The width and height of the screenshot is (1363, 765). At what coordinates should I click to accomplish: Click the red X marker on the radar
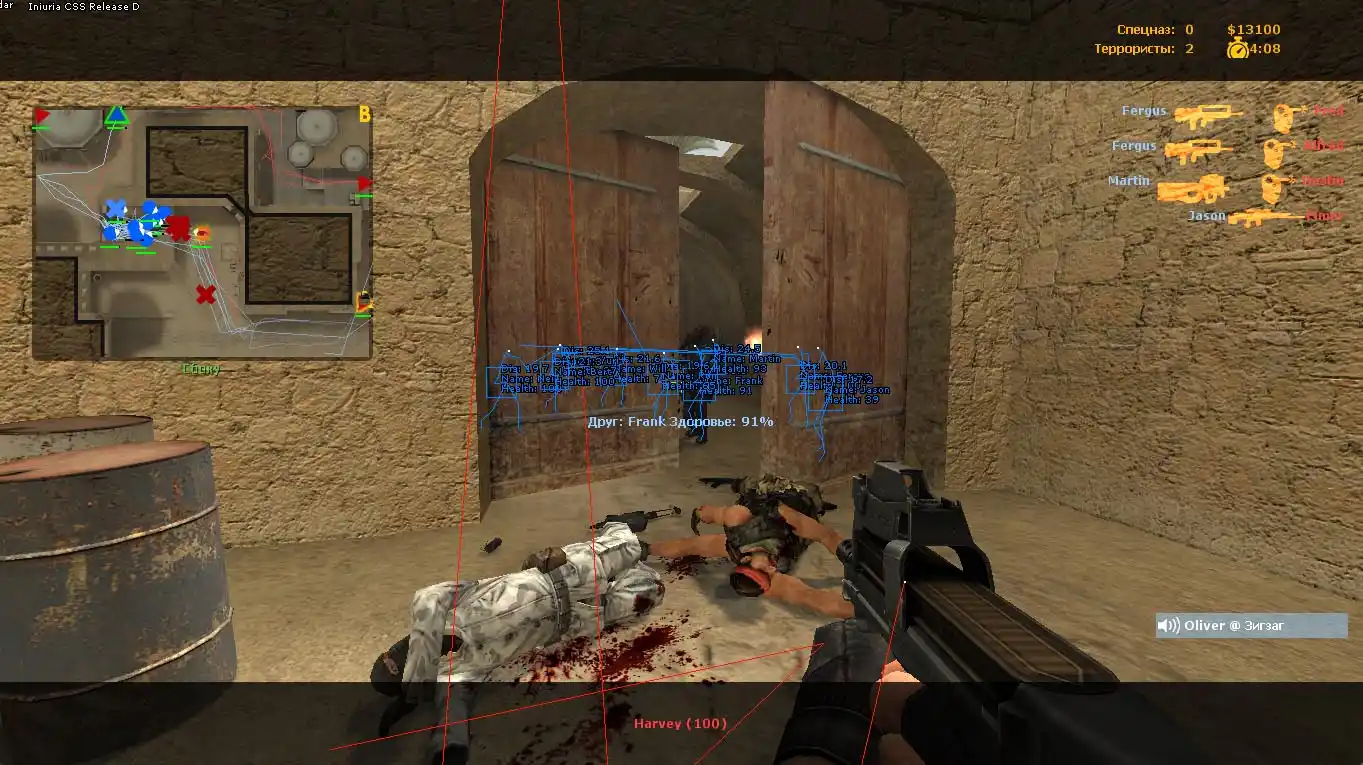tap(204, 293)
